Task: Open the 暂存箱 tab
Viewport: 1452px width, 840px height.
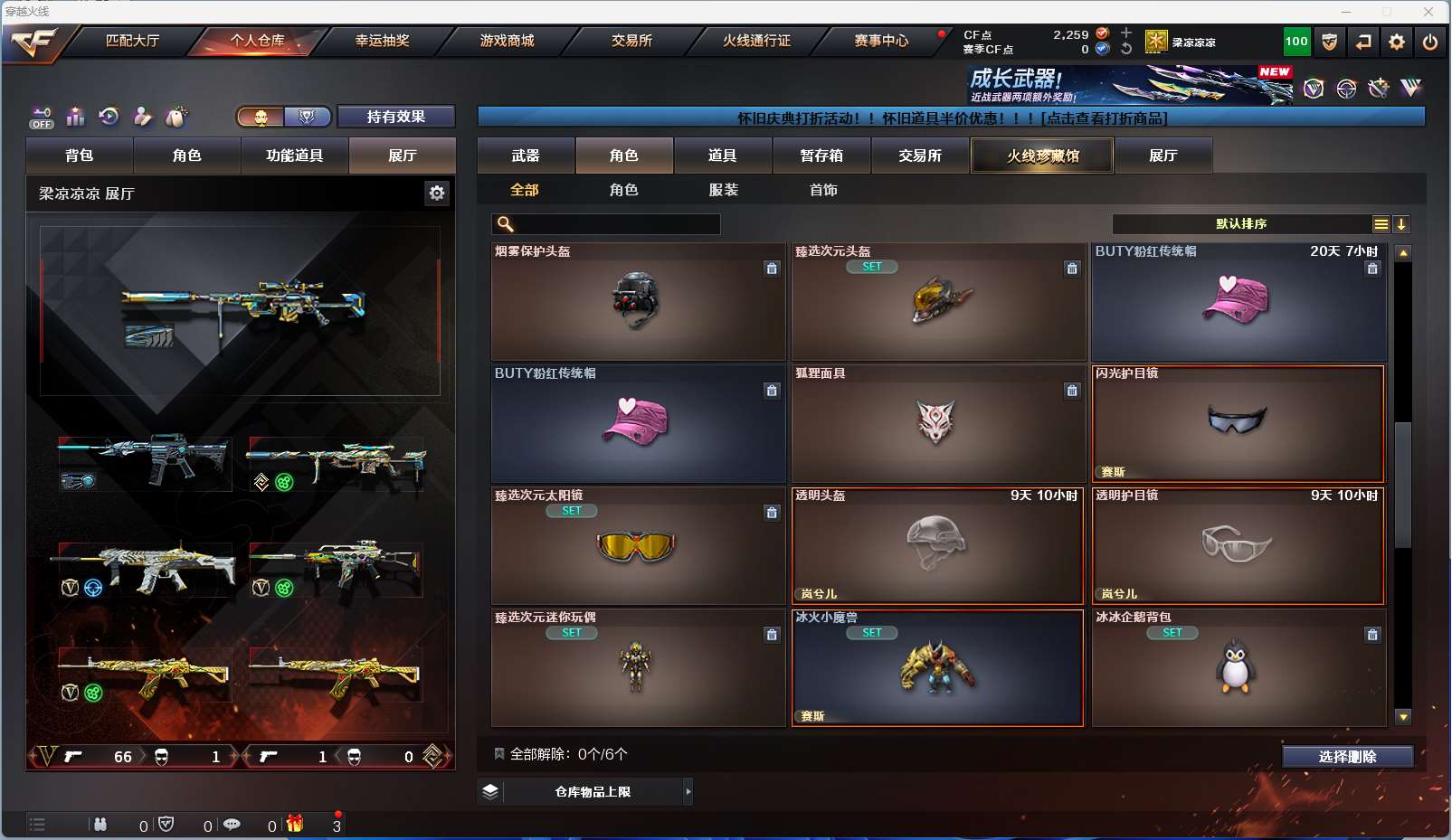Action: pos(821,156)
